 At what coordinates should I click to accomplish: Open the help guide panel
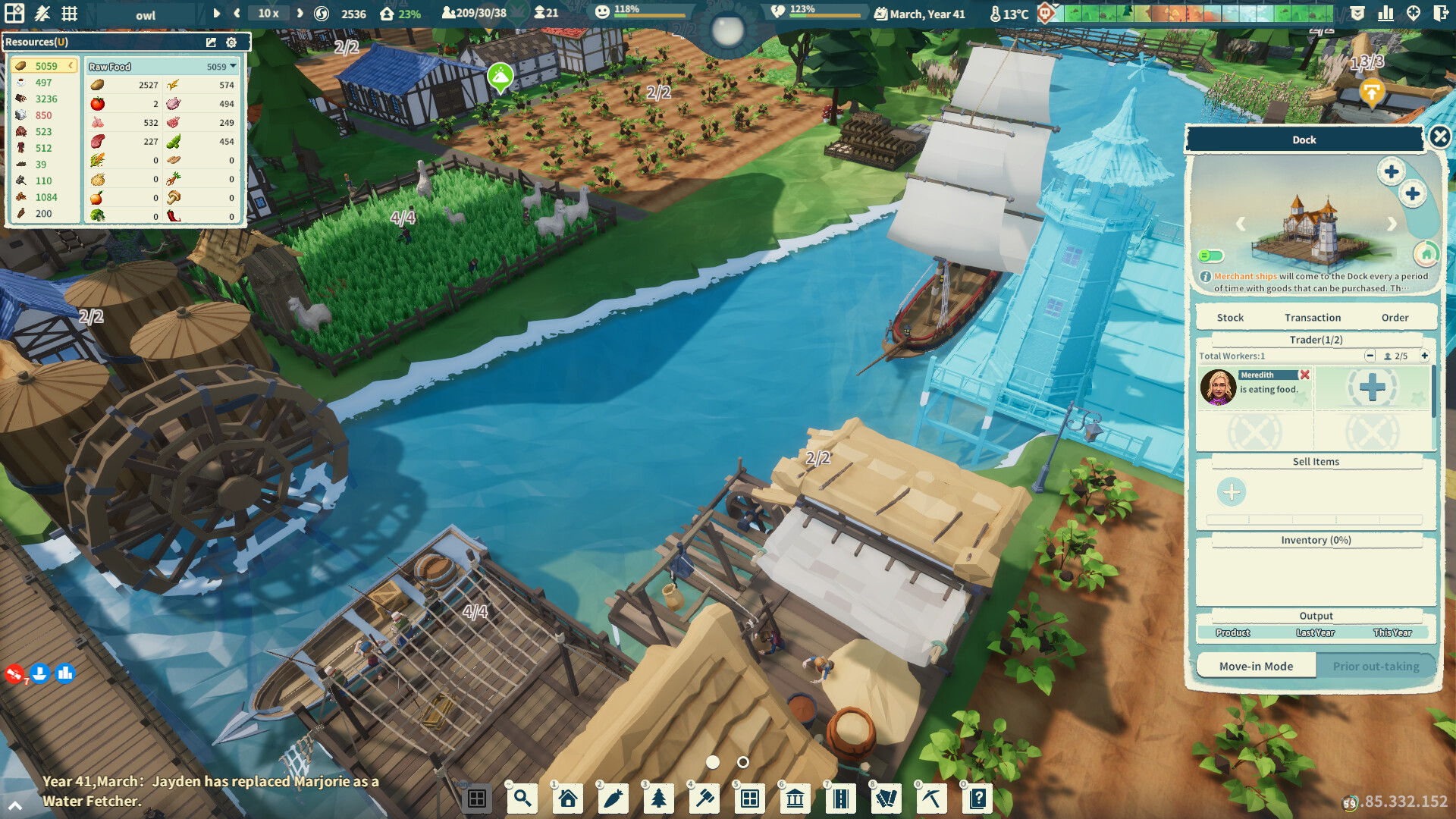coord(978,798)
